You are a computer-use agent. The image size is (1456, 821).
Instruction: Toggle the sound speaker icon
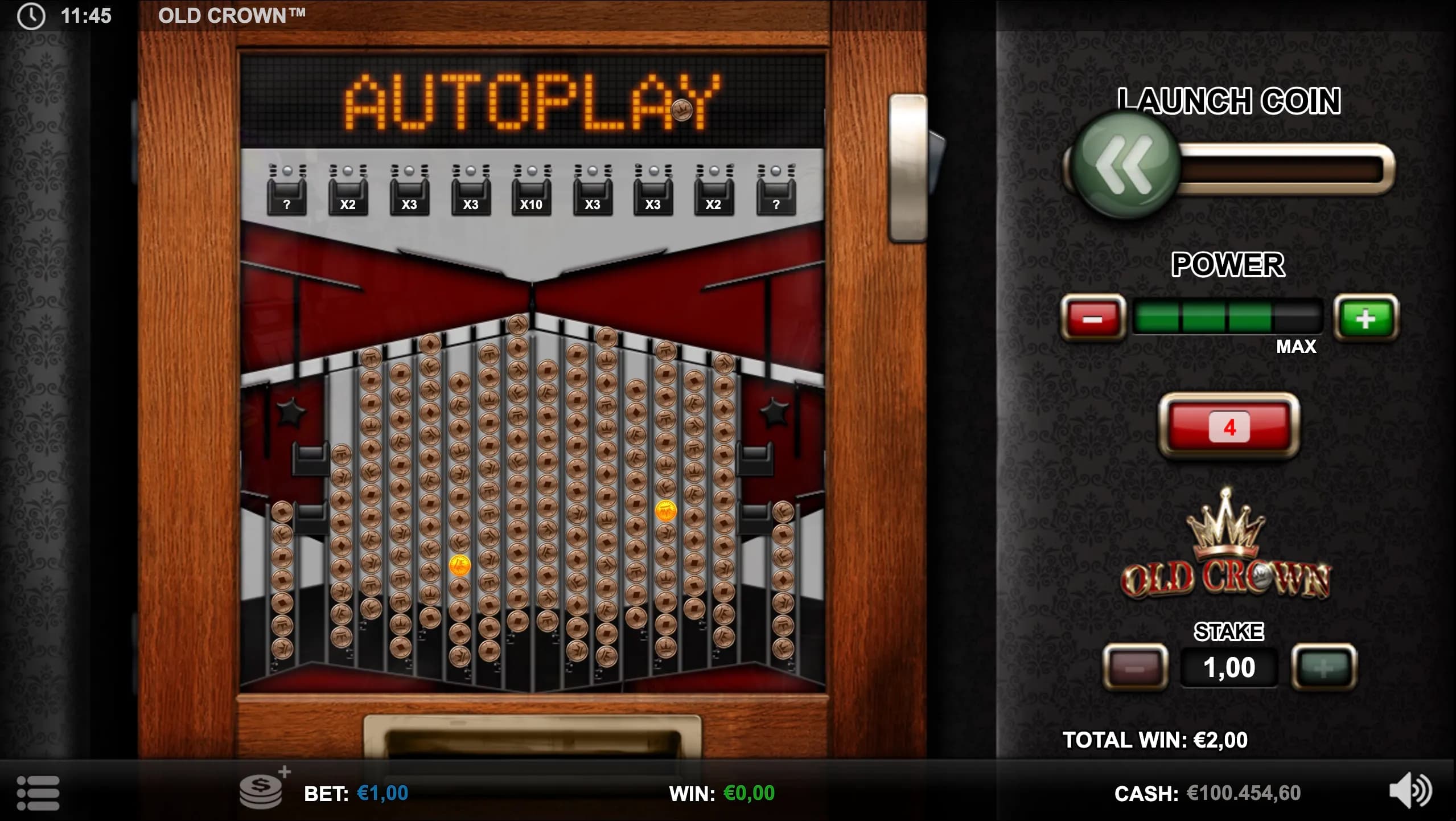[x=1409, y=790]
